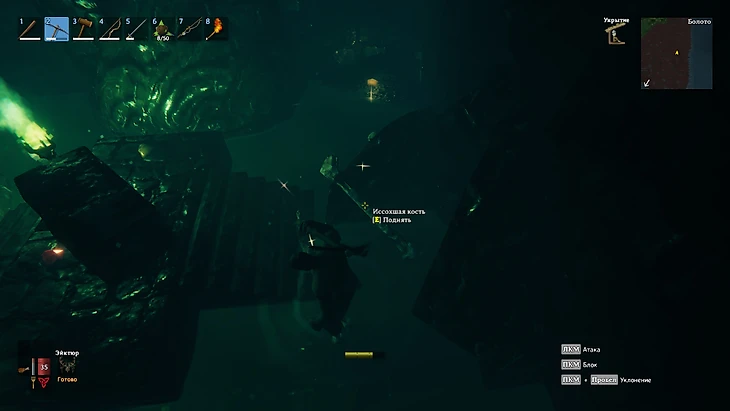The image size is (730, 411).
Task: Choose the wooden hammer hotbar slot
Action: 84,29
